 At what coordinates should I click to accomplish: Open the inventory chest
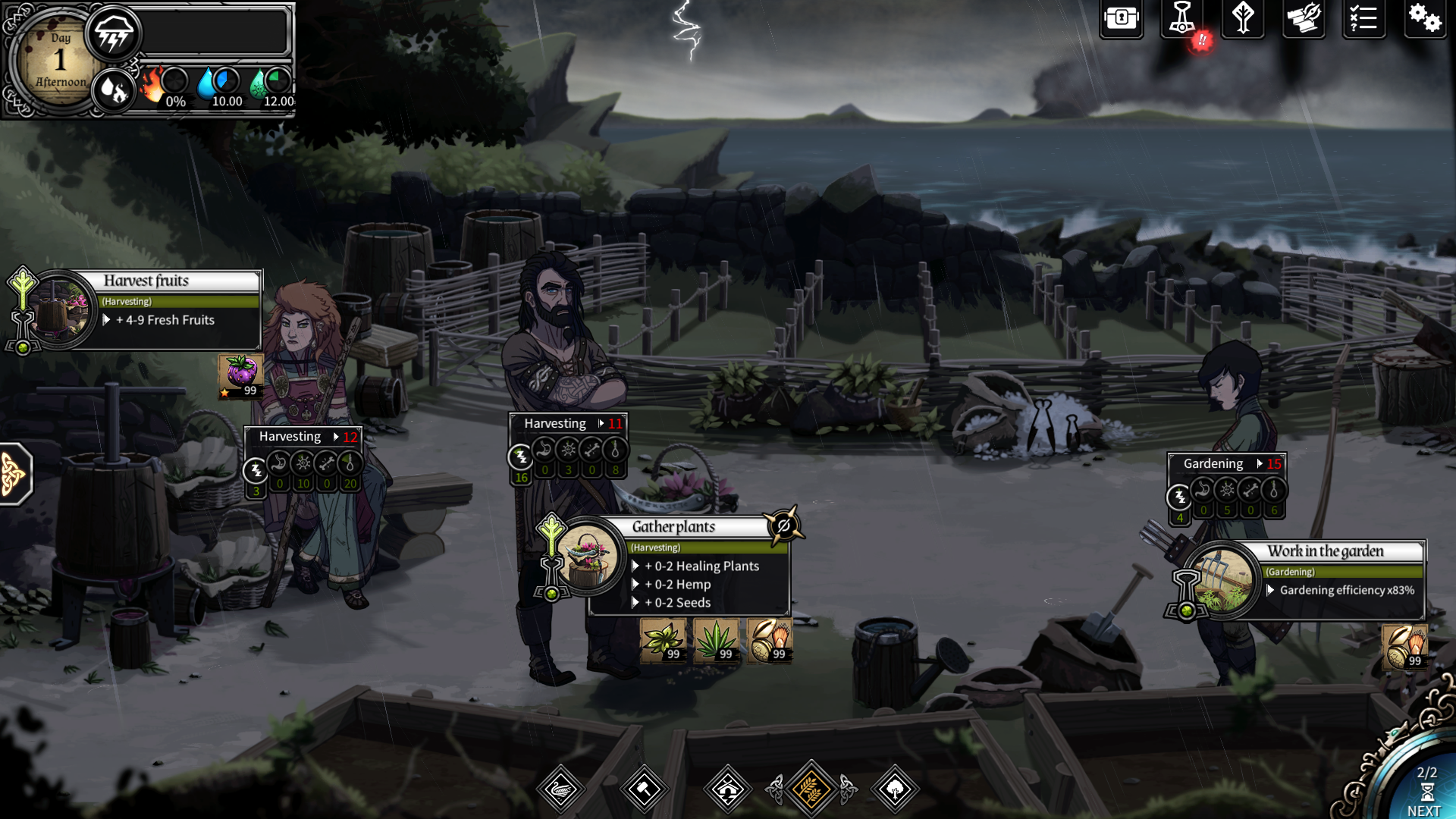tap(1121, 20)
